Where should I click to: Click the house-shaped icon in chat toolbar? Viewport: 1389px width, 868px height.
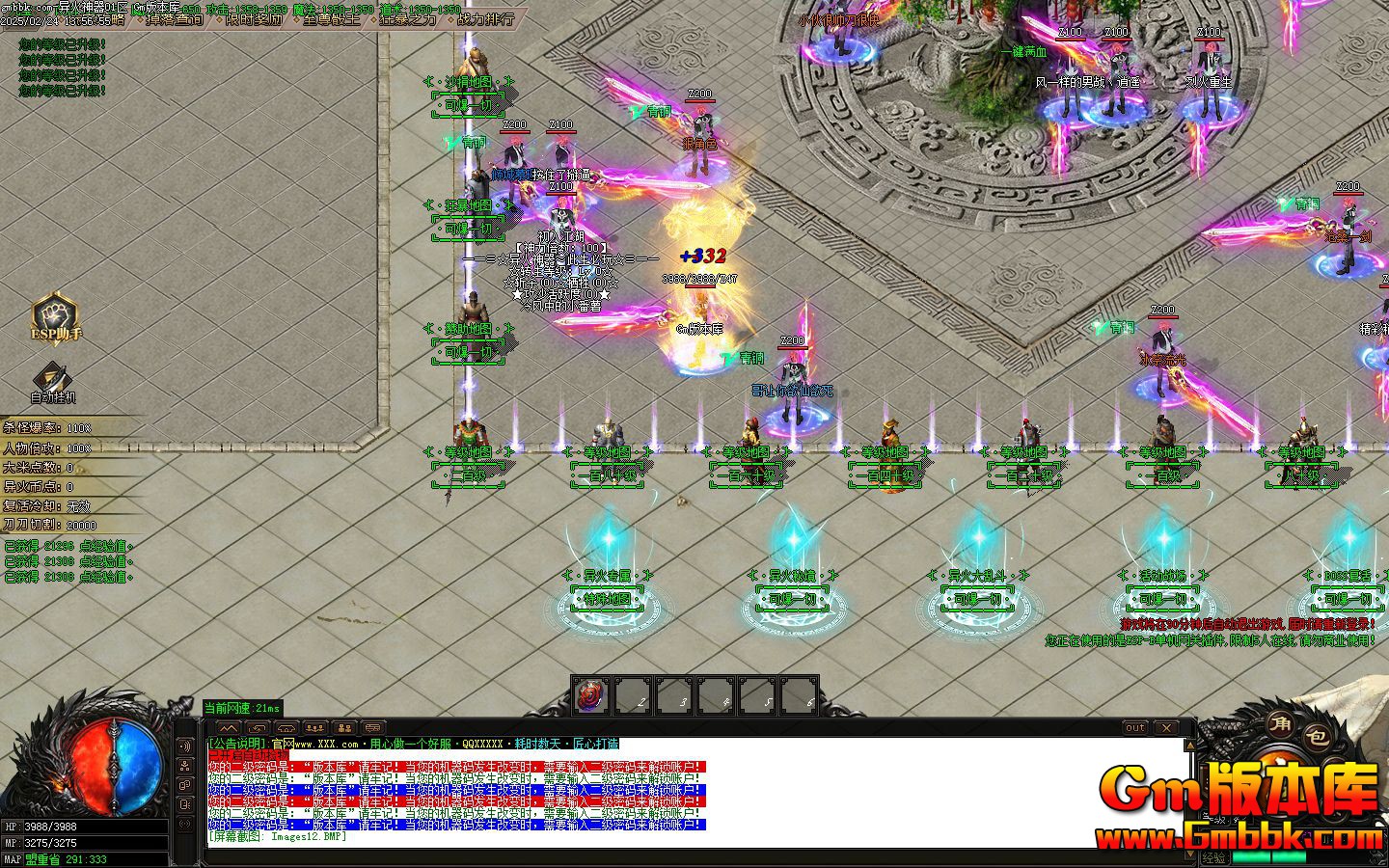click(x=285, y=728)
